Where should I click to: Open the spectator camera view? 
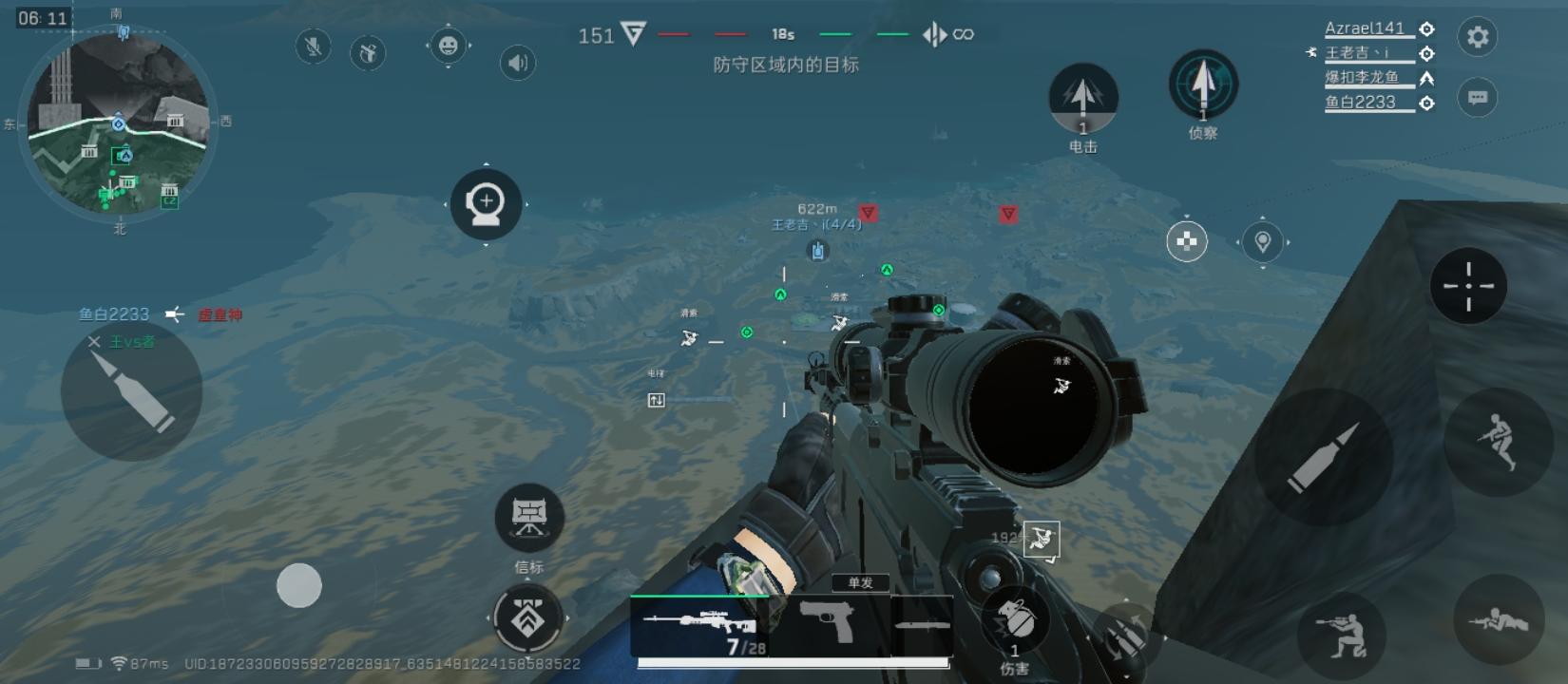pyautogui.click(x=486, y=205)
